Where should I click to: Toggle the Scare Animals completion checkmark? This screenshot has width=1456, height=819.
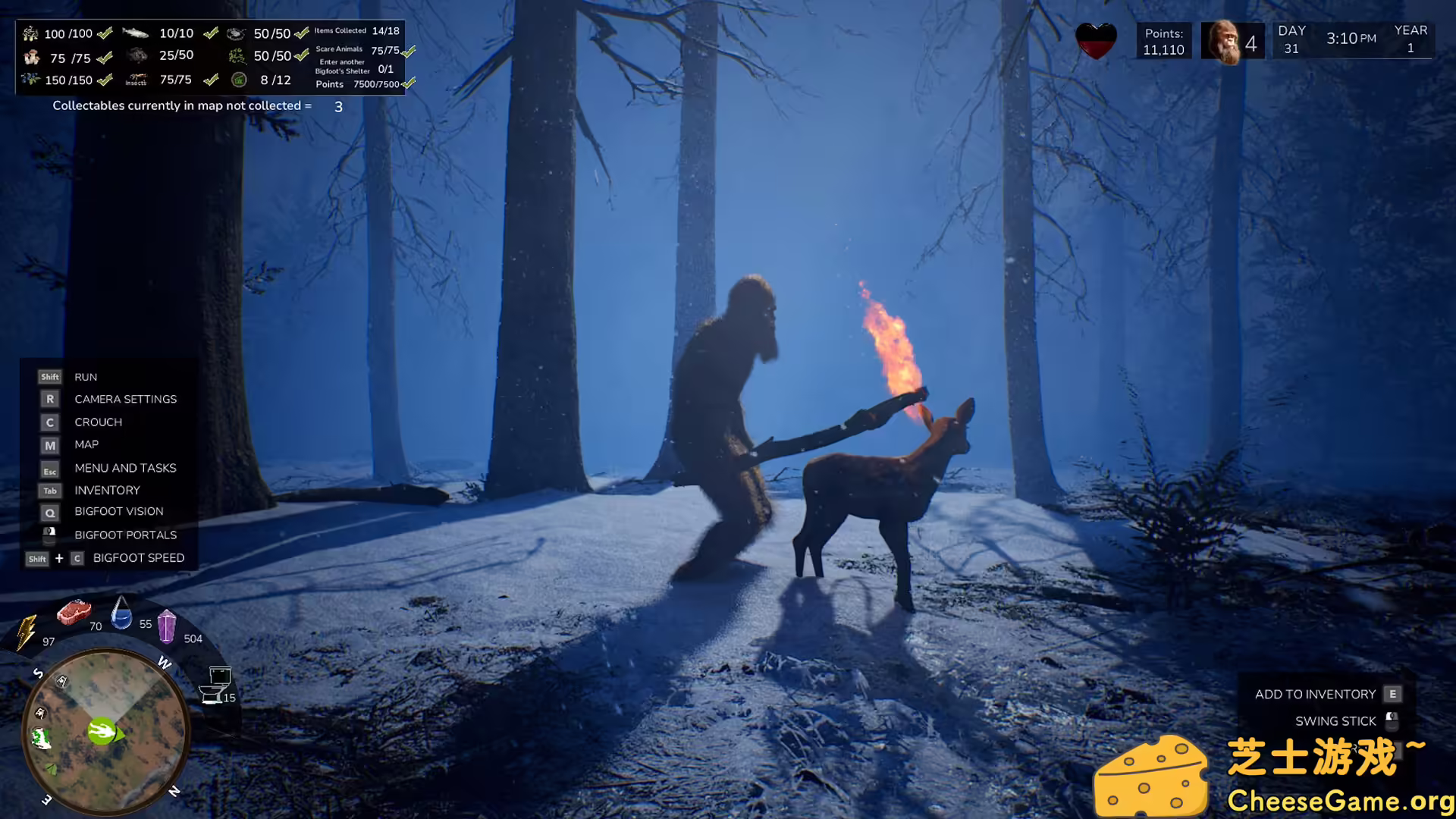[x=407, y=52]
